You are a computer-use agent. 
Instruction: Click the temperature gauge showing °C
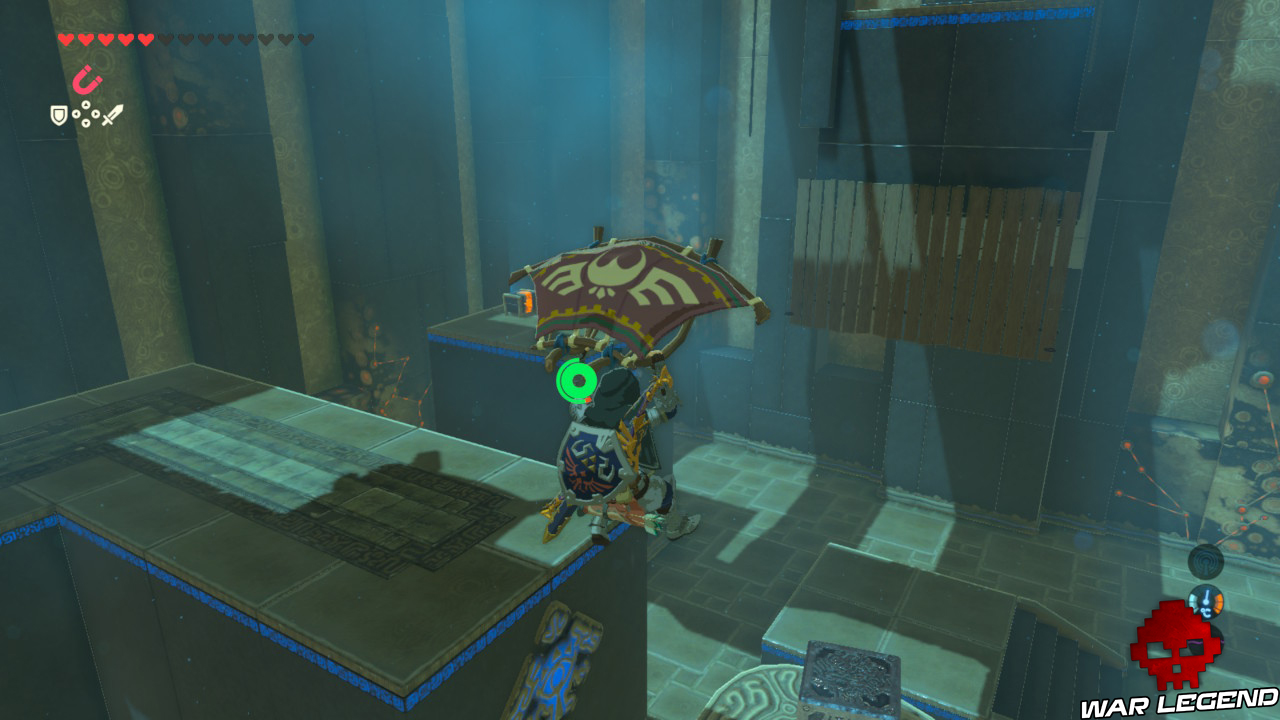[1206, 603]
